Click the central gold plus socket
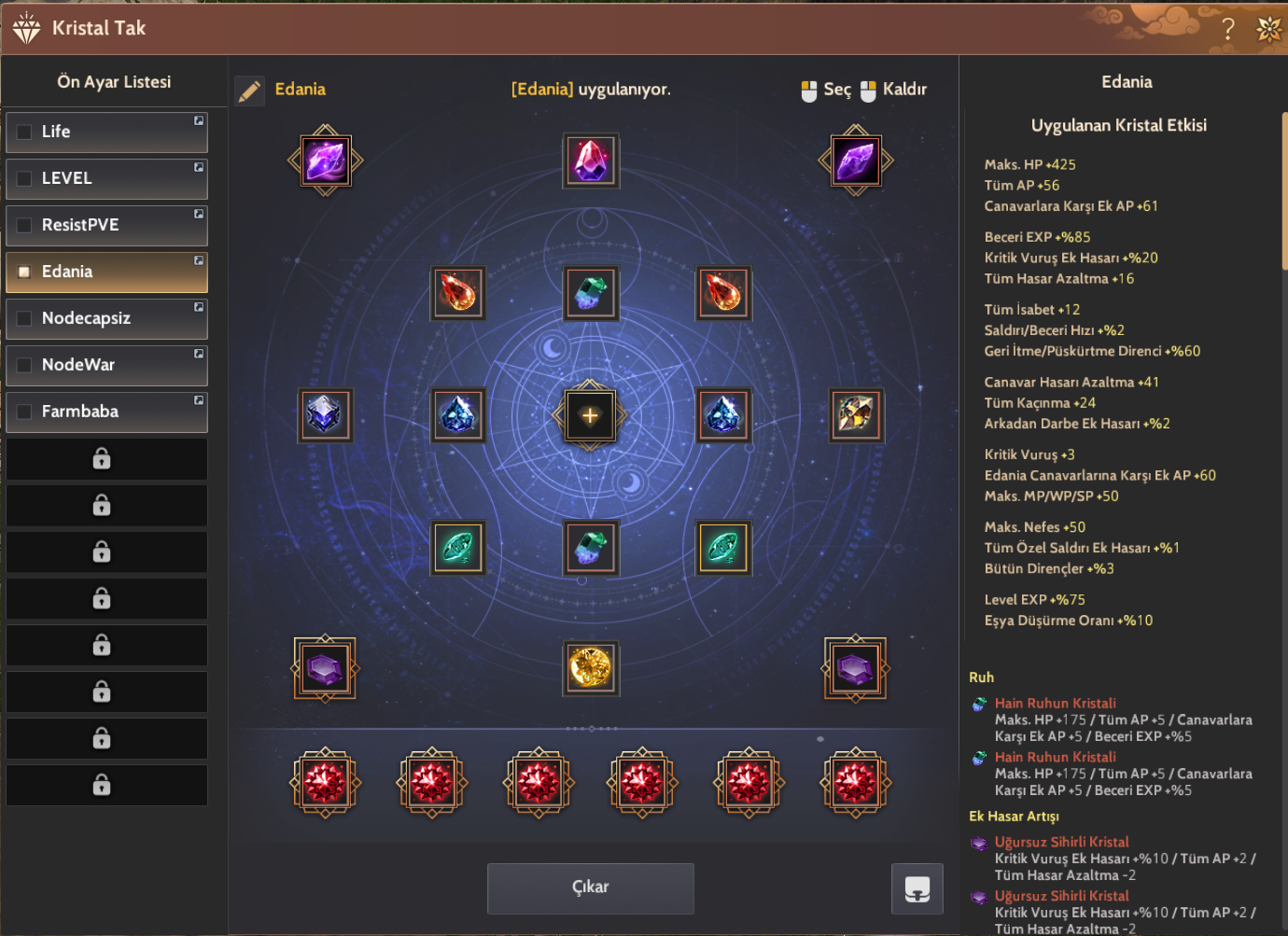 point(590,415)
